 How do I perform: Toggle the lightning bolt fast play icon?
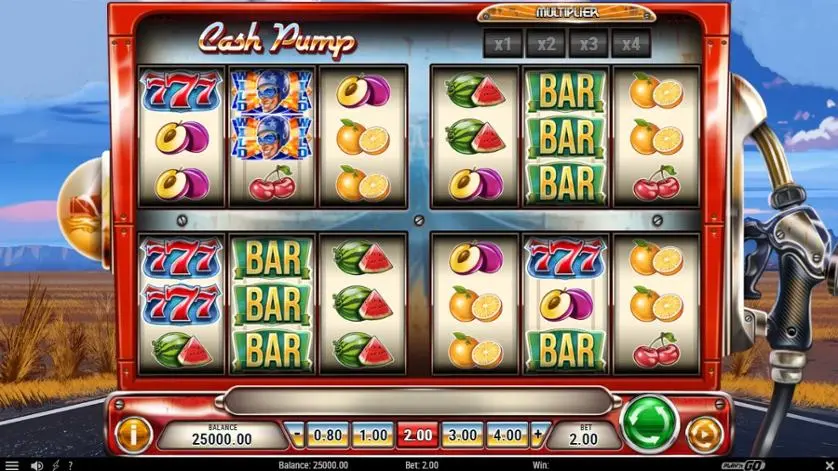point(56,465)
